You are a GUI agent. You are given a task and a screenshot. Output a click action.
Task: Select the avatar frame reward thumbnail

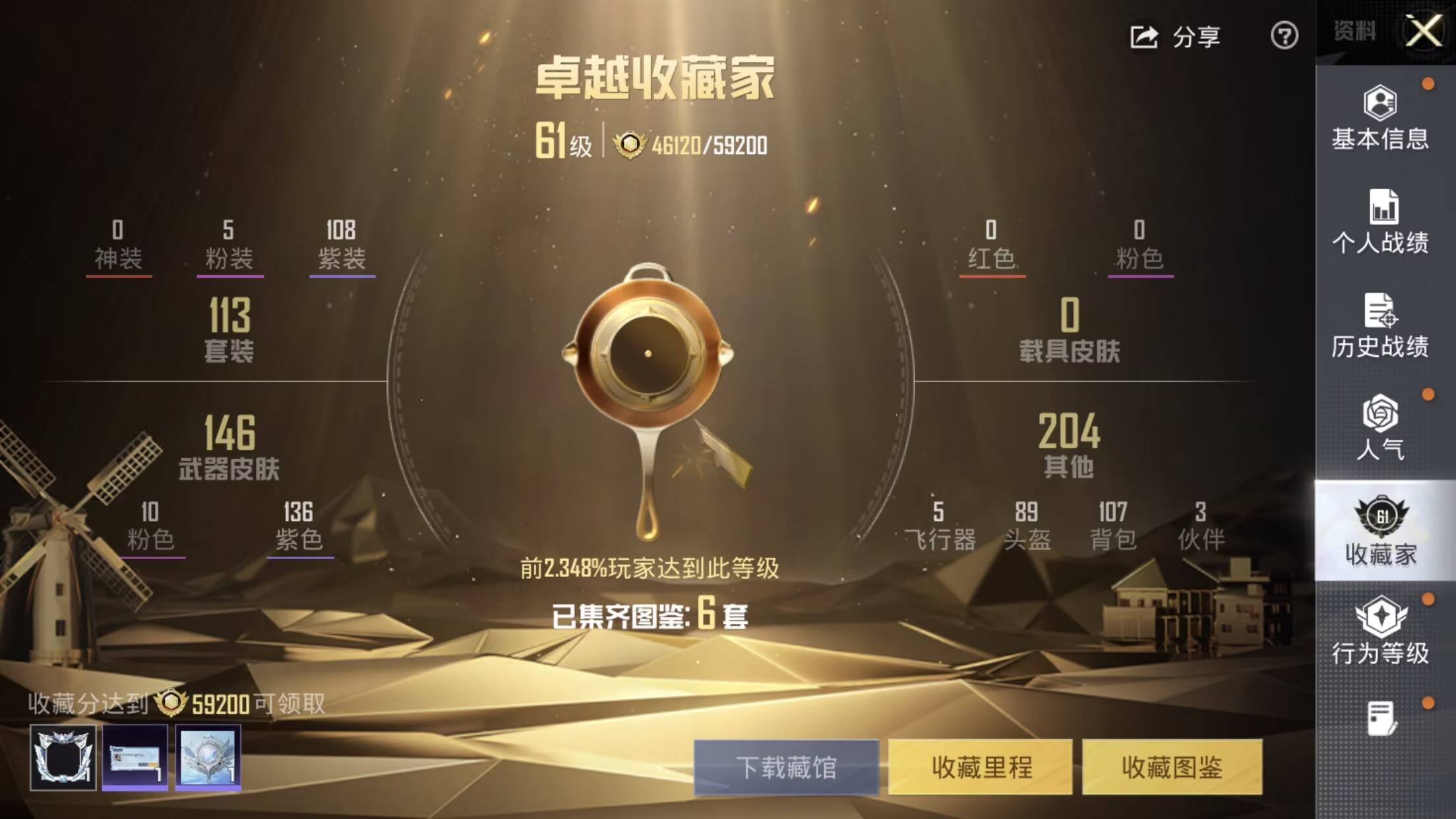click(x=63, y=757)
